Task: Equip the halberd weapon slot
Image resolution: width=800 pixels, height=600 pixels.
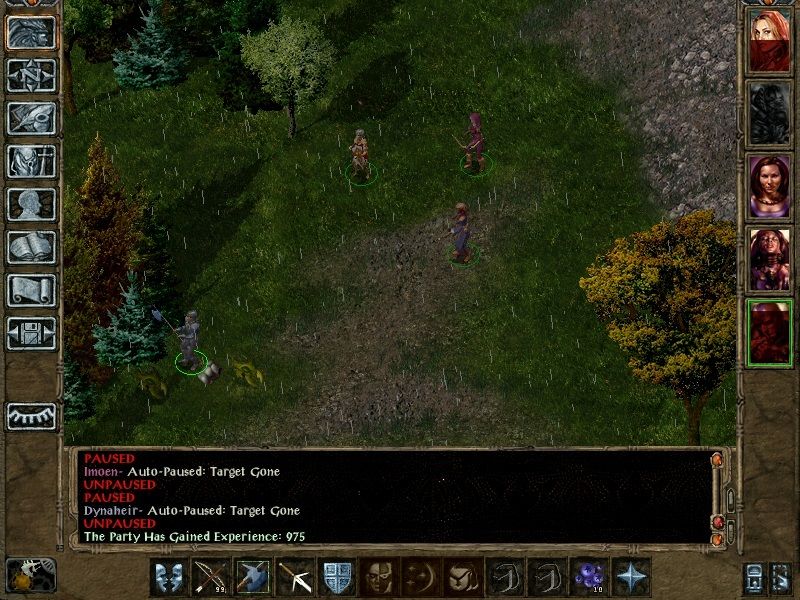Action: (x=252, y=577)
